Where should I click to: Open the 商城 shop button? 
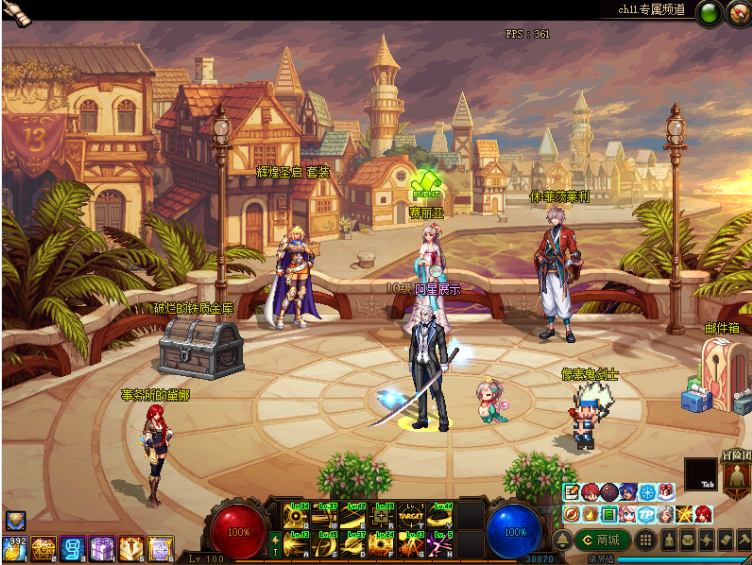point(603,540)
